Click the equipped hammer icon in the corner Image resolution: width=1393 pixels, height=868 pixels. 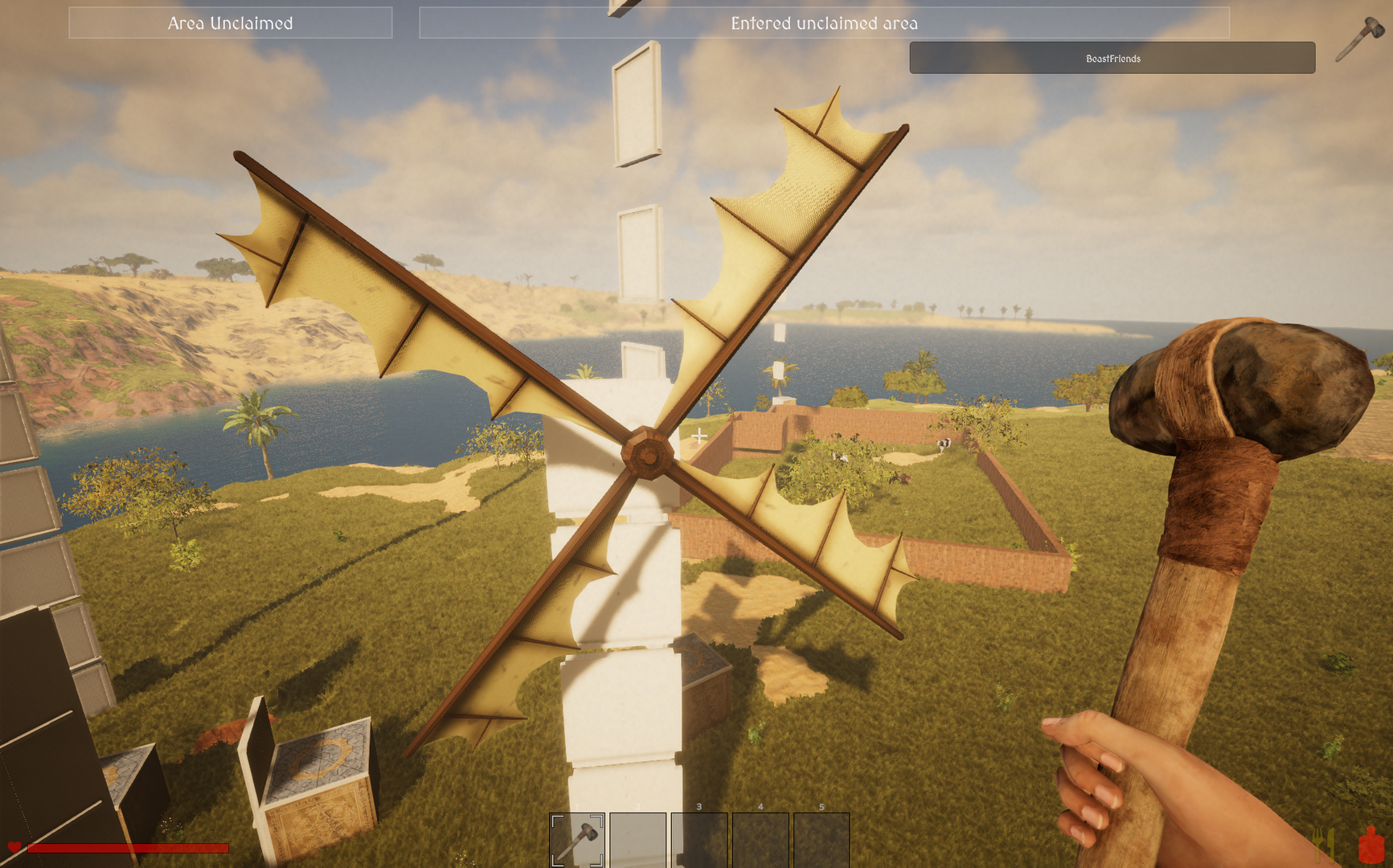1360,39
